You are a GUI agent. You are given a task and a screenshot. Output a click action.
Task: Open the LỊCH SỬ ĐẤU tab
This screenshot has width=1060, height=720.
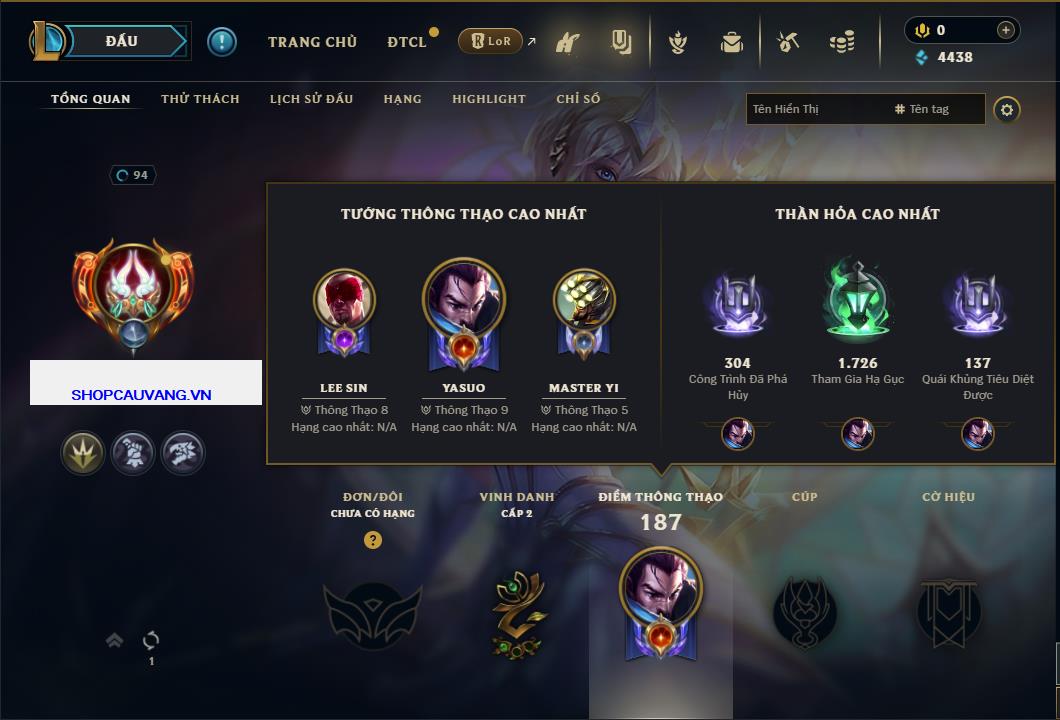tap(311, 99)
